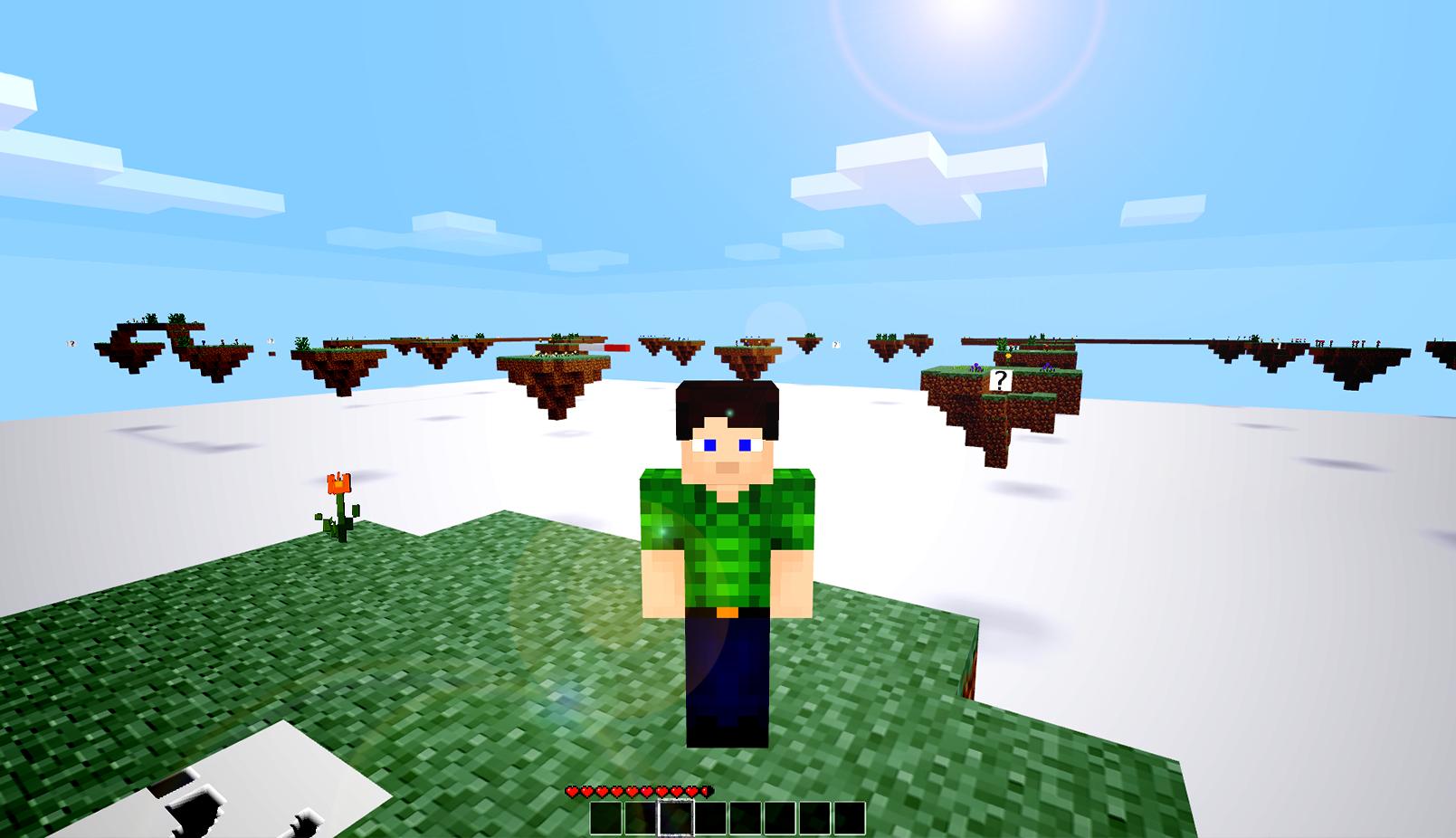Viewport: 1456px width, 838px height.
Task: Select the last hotbar slot
Action: tap(851, 818)
